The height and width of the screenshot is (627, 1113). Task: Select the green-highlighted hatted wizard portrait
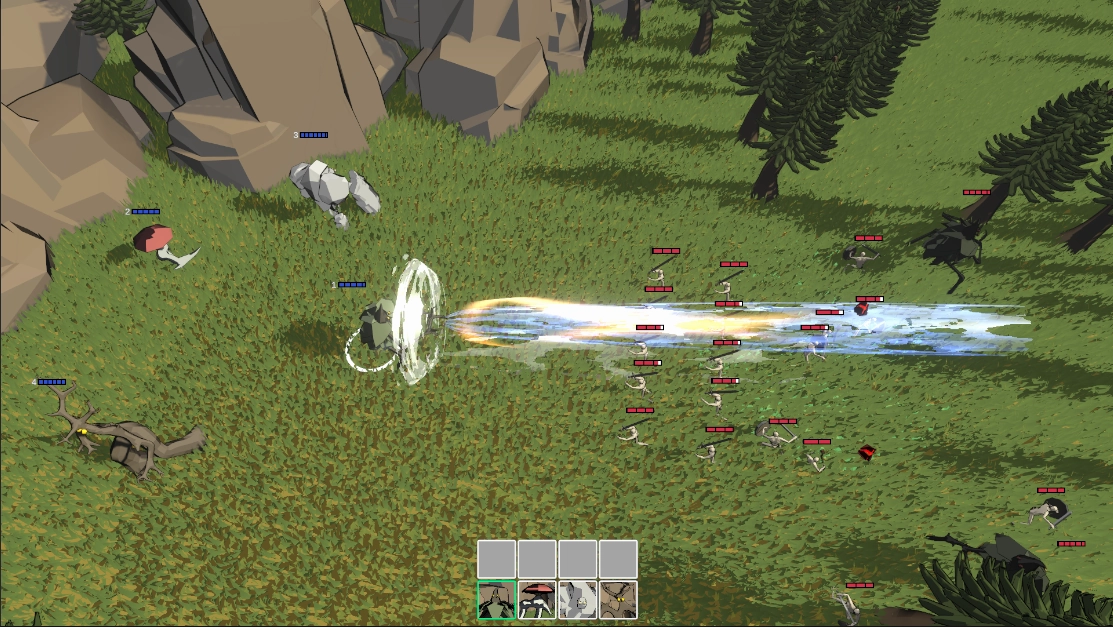point(497,600)
